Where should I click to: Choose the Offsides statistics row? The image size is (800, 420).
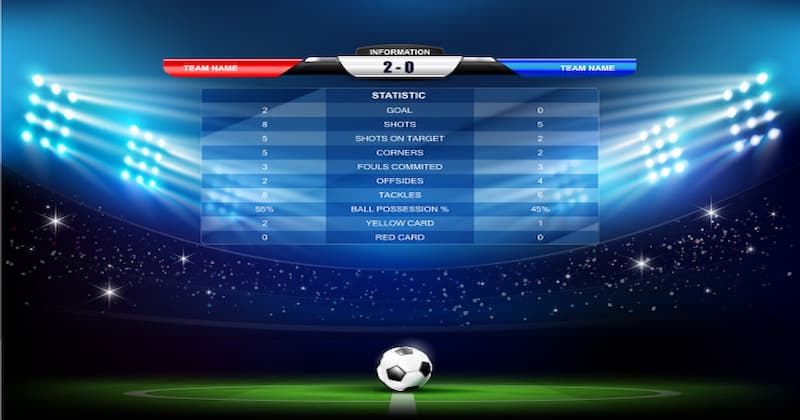point(399,180)
